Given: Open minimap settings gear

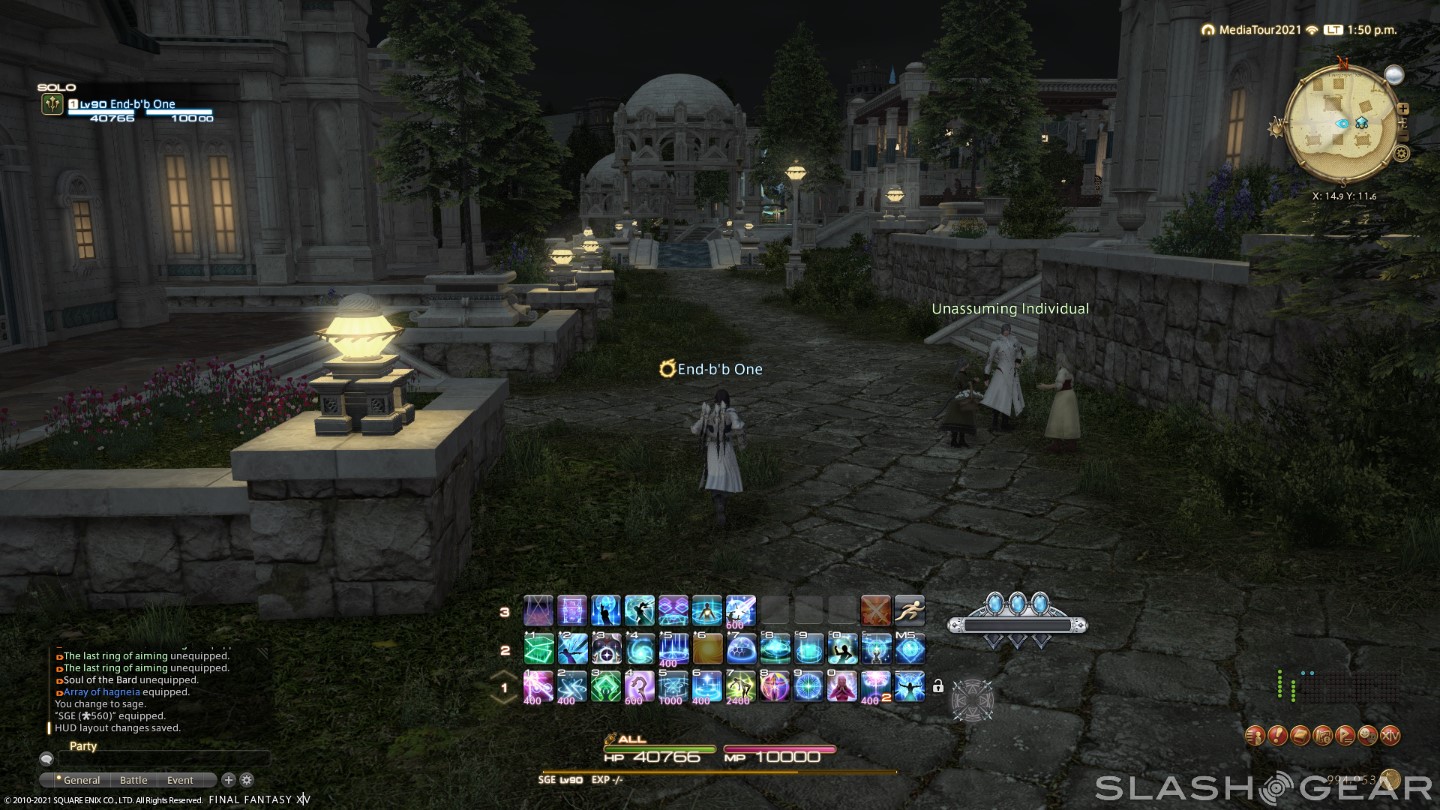Looking at the screenshot, I should click(x=1402, y=153).
